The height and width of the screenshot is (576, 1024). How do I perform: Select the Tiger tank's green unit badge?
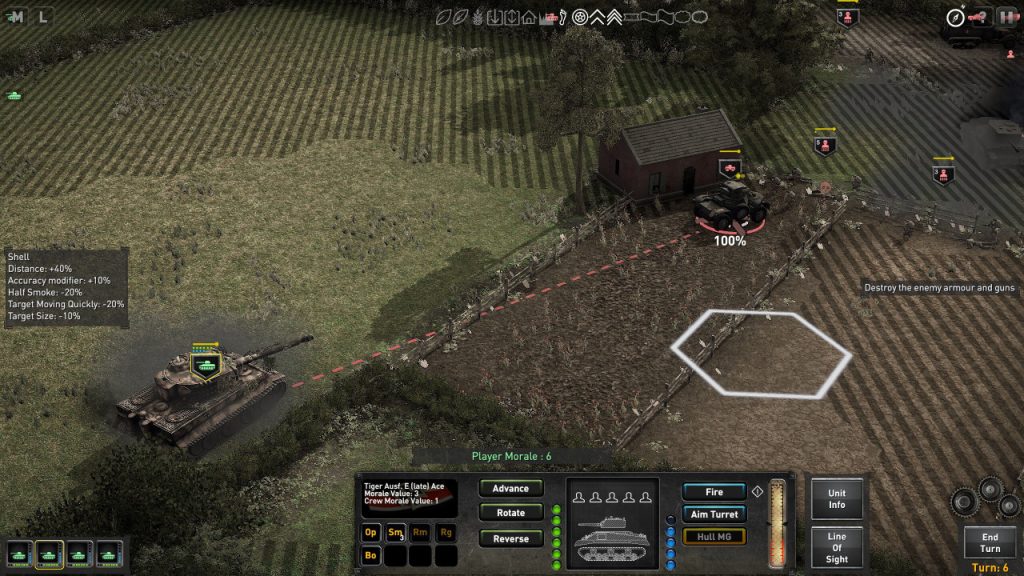point(206,365)
